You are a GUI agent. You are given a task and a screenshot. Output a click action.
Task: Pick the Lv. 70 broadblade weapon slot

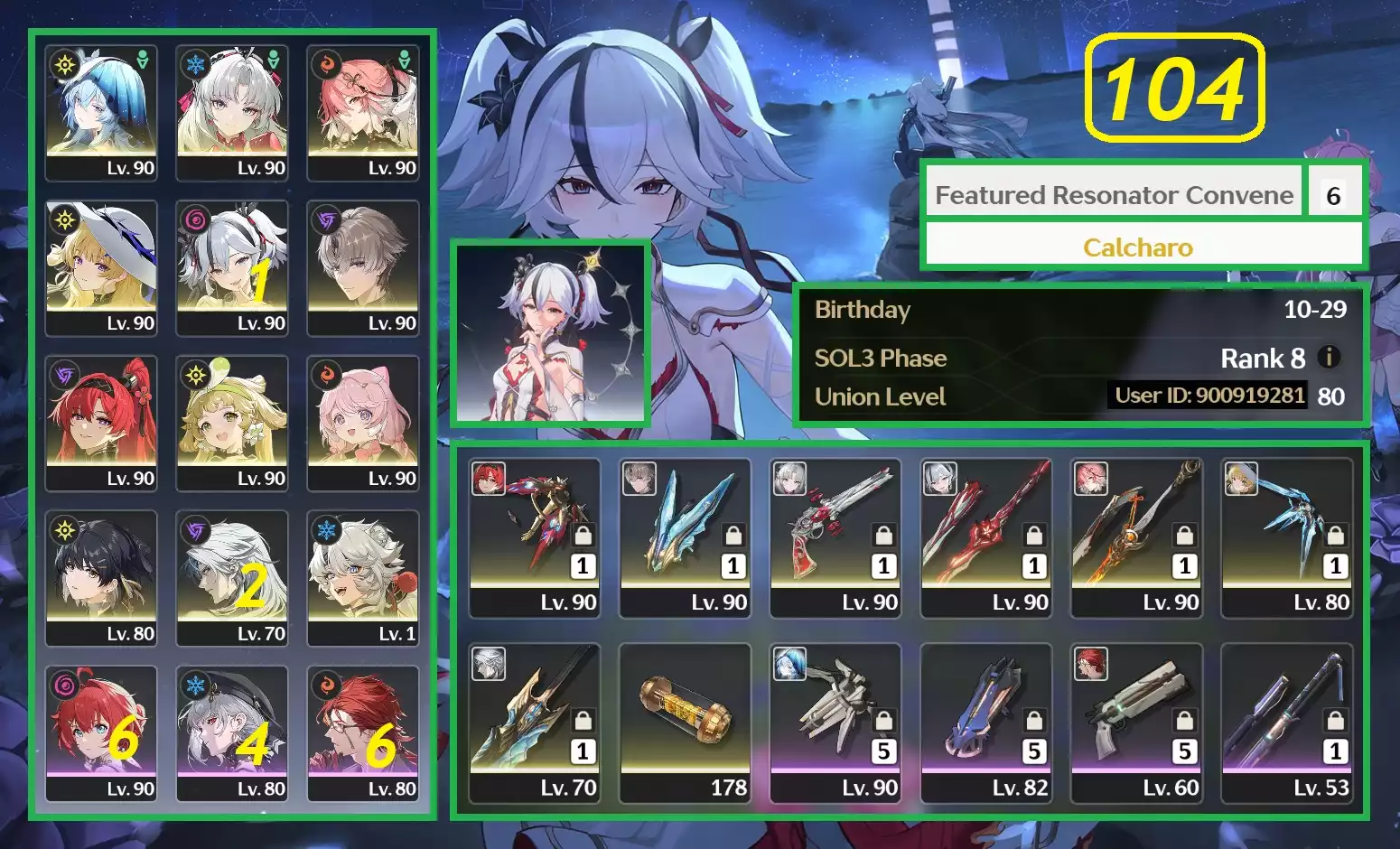click(535, 723)
